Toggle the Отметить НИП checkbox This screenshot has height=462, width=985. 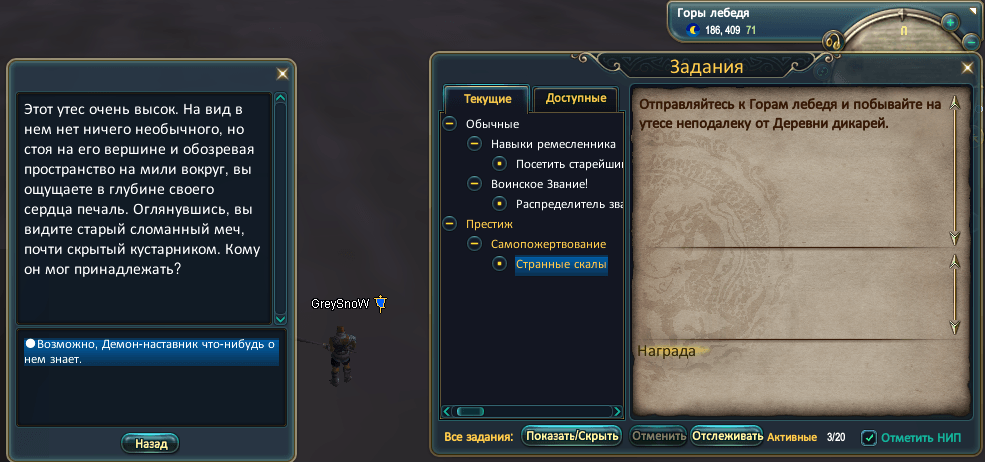tap(869, 438)
